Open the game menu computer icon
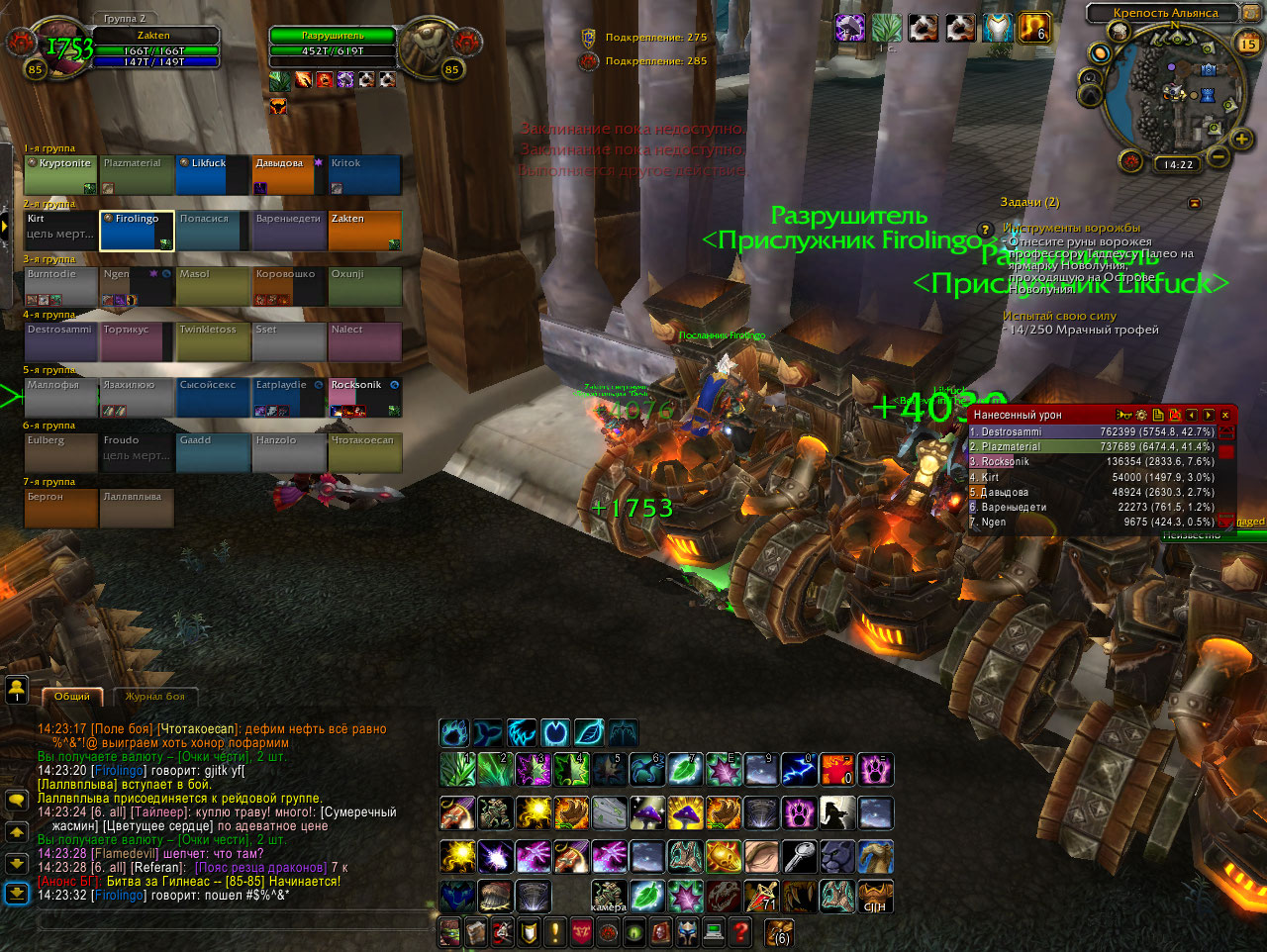The image size is (1267, 952). tap(714, 931)
